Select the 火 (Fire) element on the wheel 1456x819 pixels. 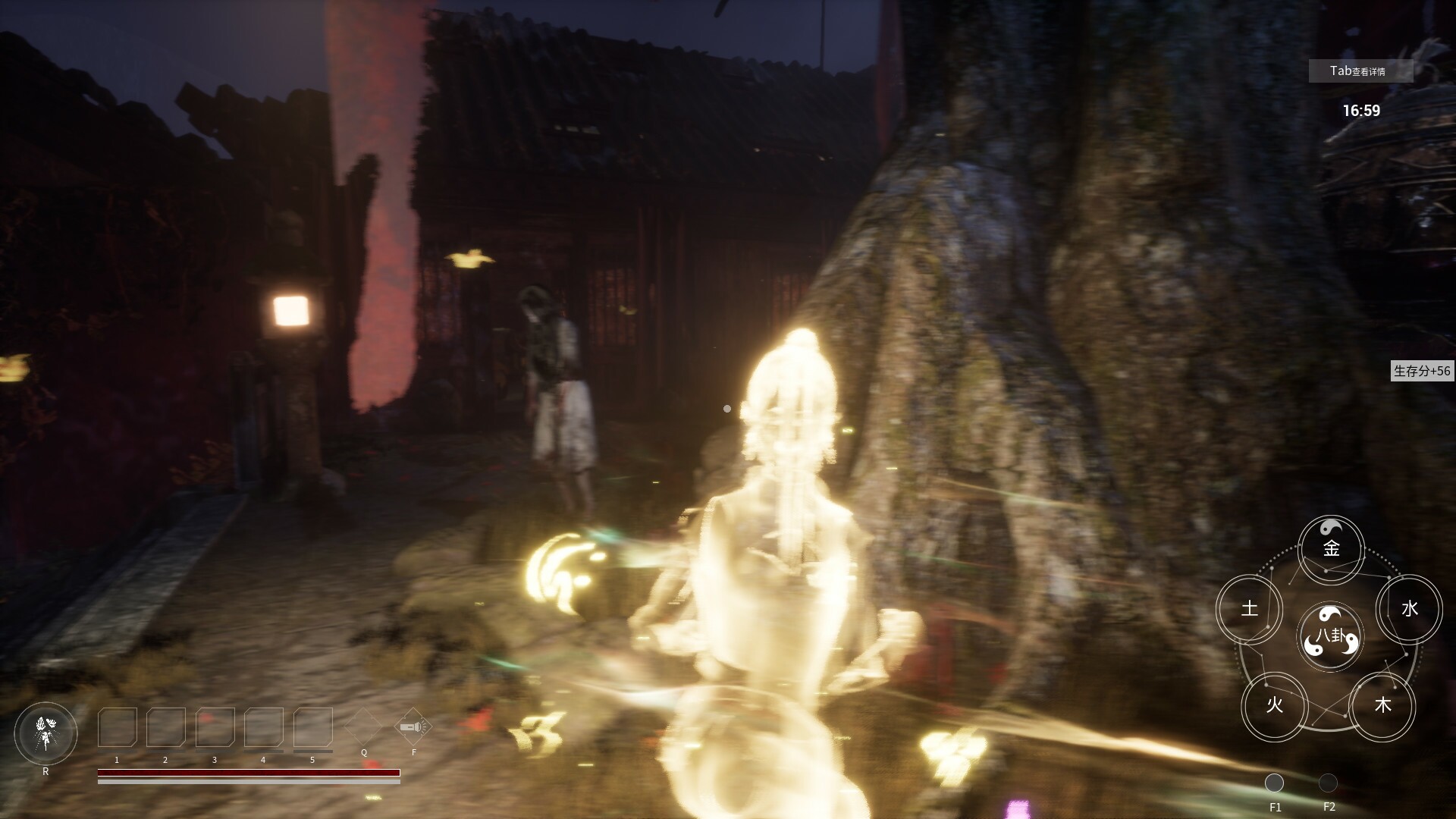click(x=1276, y=706)
